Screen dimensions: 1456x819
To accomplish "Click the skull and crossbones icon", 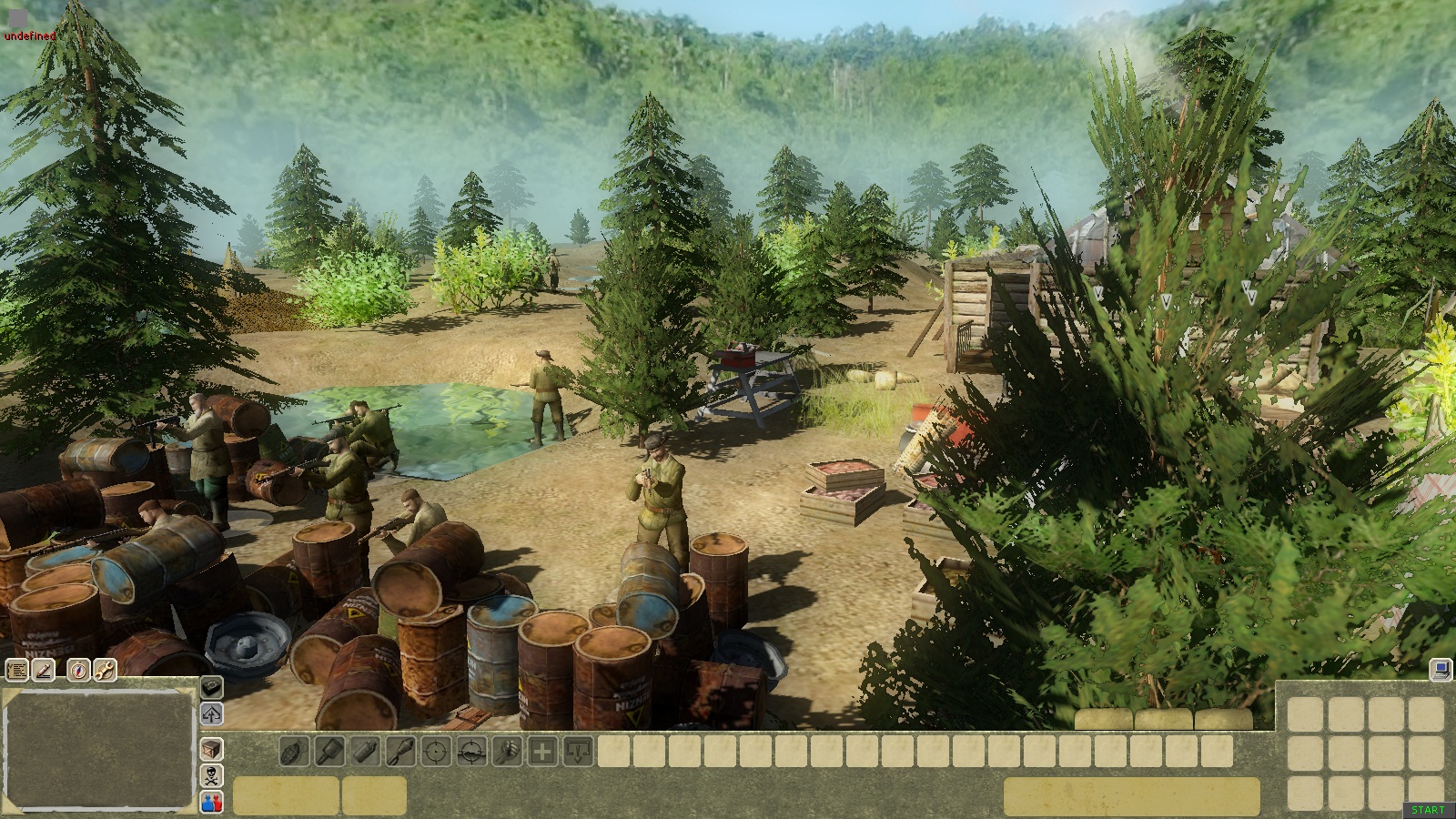I will point(211,776).
